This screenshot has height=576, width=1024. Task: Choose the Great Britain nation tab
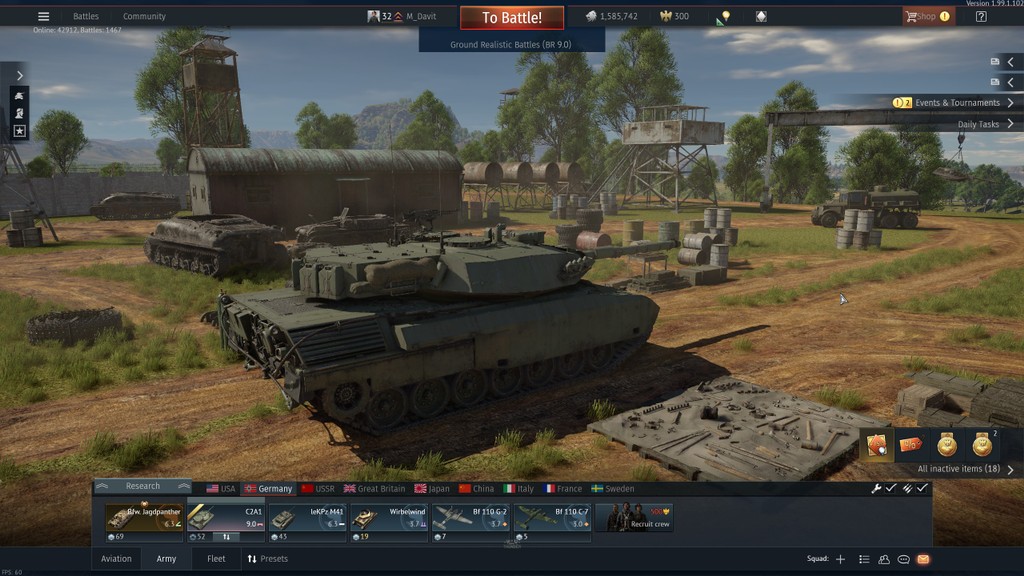click(x=374, y=489)
